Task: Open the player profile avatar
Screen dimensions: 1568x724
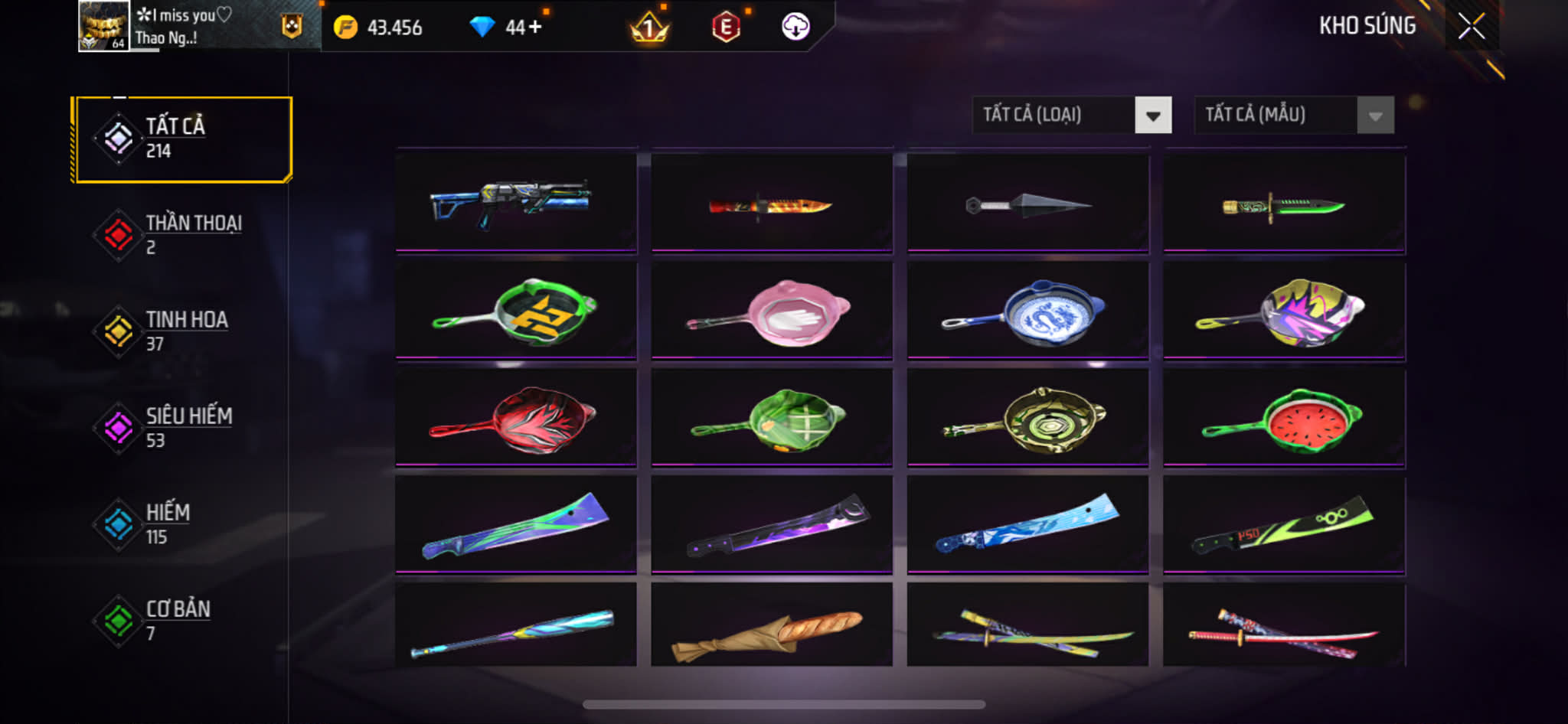Action: 103,26
